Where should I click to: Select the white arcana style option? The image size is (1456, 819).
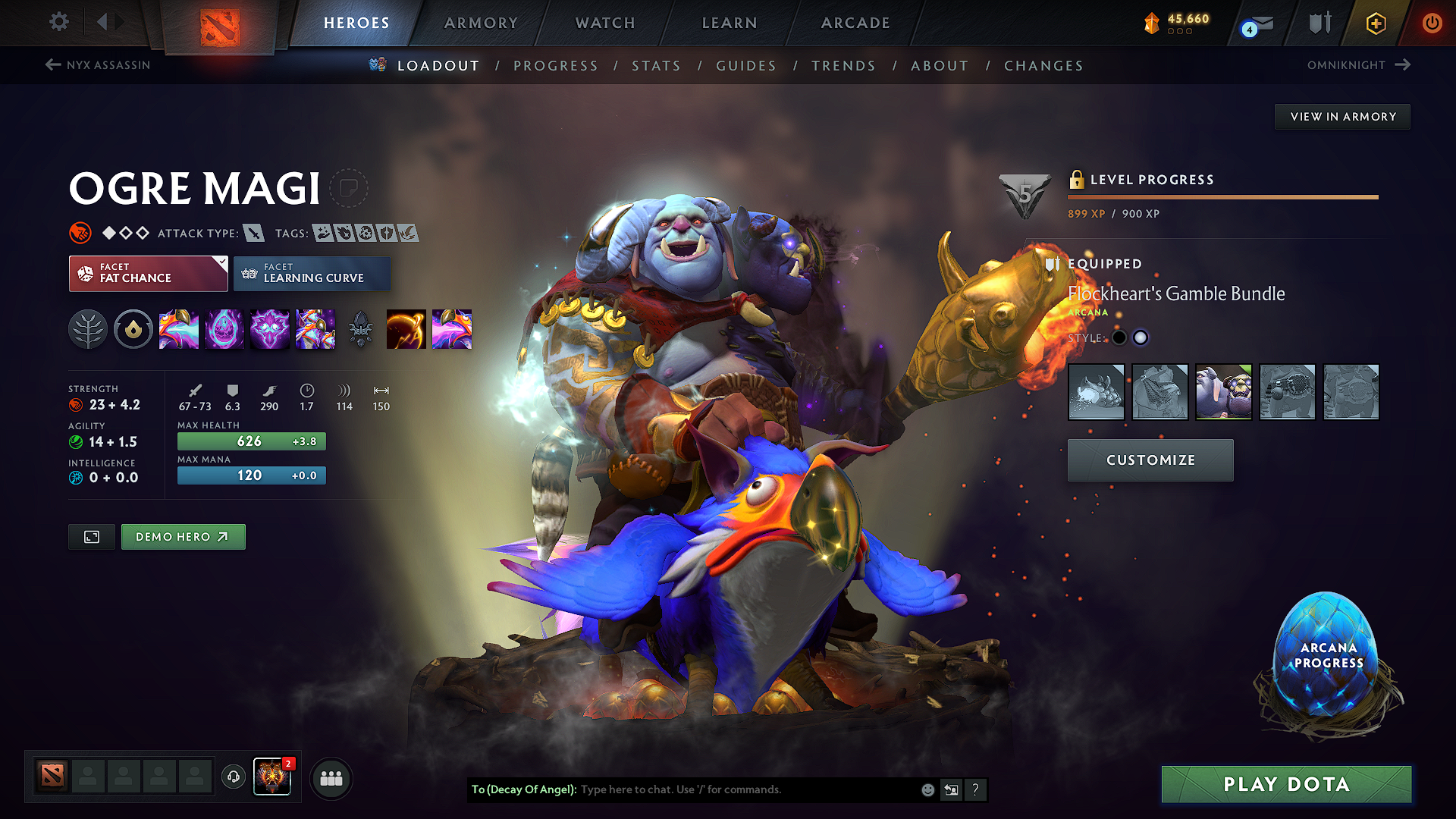(1141, 337)
